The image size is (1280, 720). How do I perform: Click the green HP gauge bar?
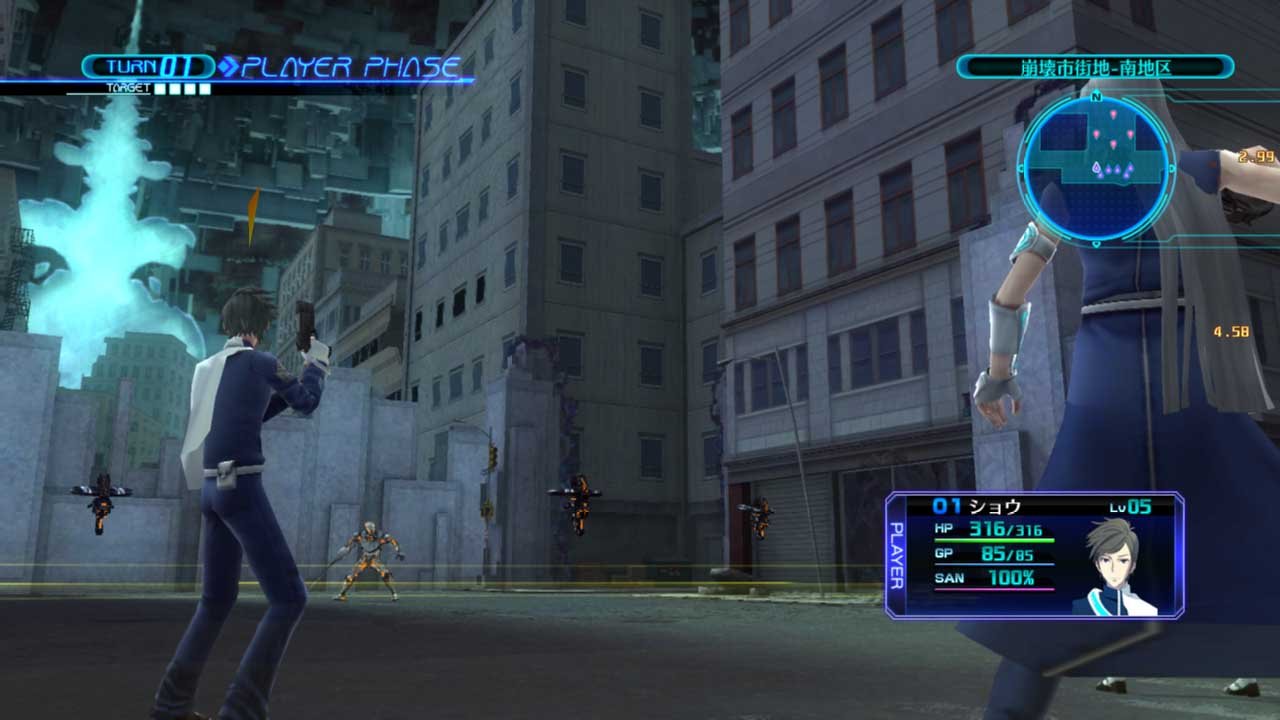pyautogui.click(x=995, y=539)
